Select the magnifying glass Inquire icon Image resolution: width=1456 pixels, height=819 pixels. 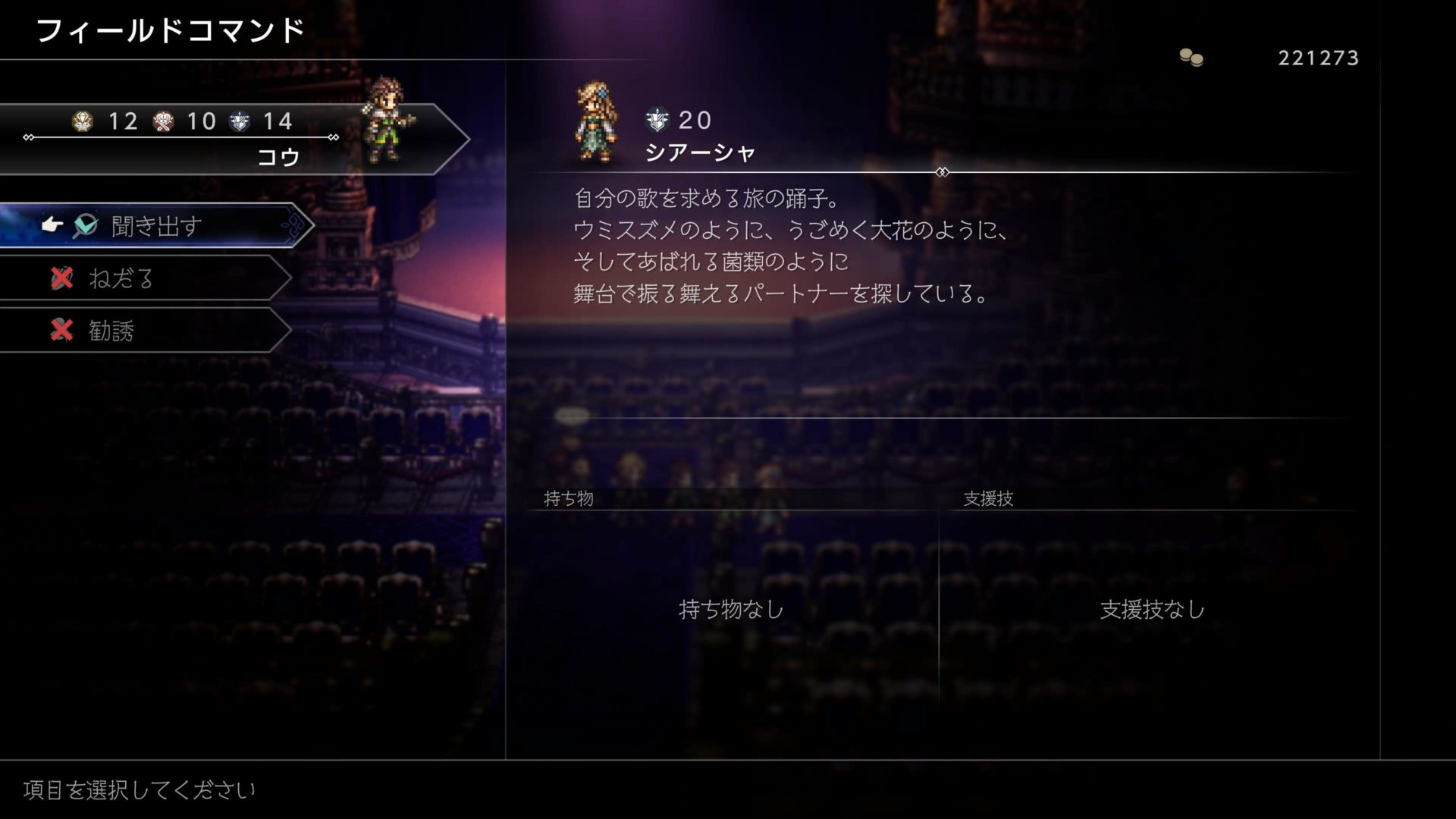[x=87, y=225]
